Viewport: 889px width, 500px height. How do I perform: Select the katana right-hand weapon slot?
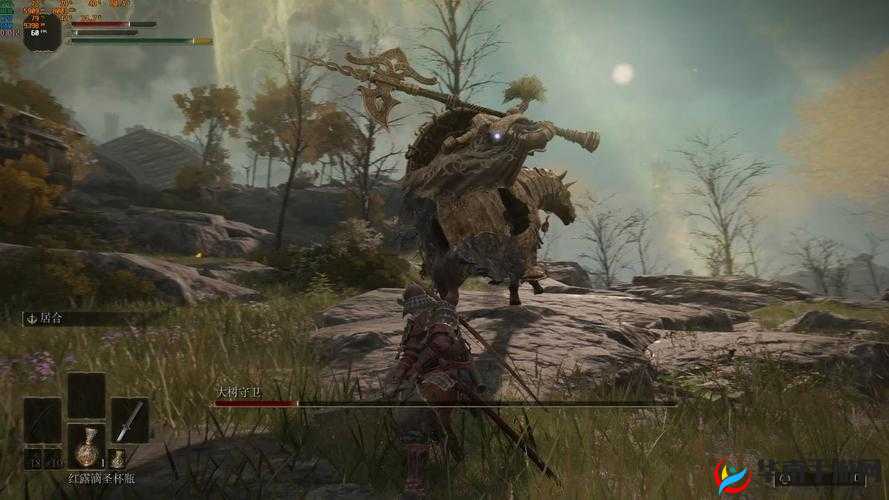129,420
